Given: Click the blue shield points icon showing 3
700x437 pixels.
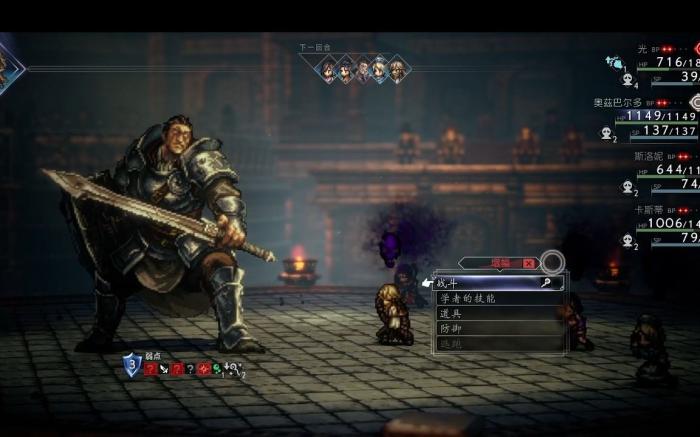Looking at the screenshot, I should pyautogui.click(x=132, y=365).
